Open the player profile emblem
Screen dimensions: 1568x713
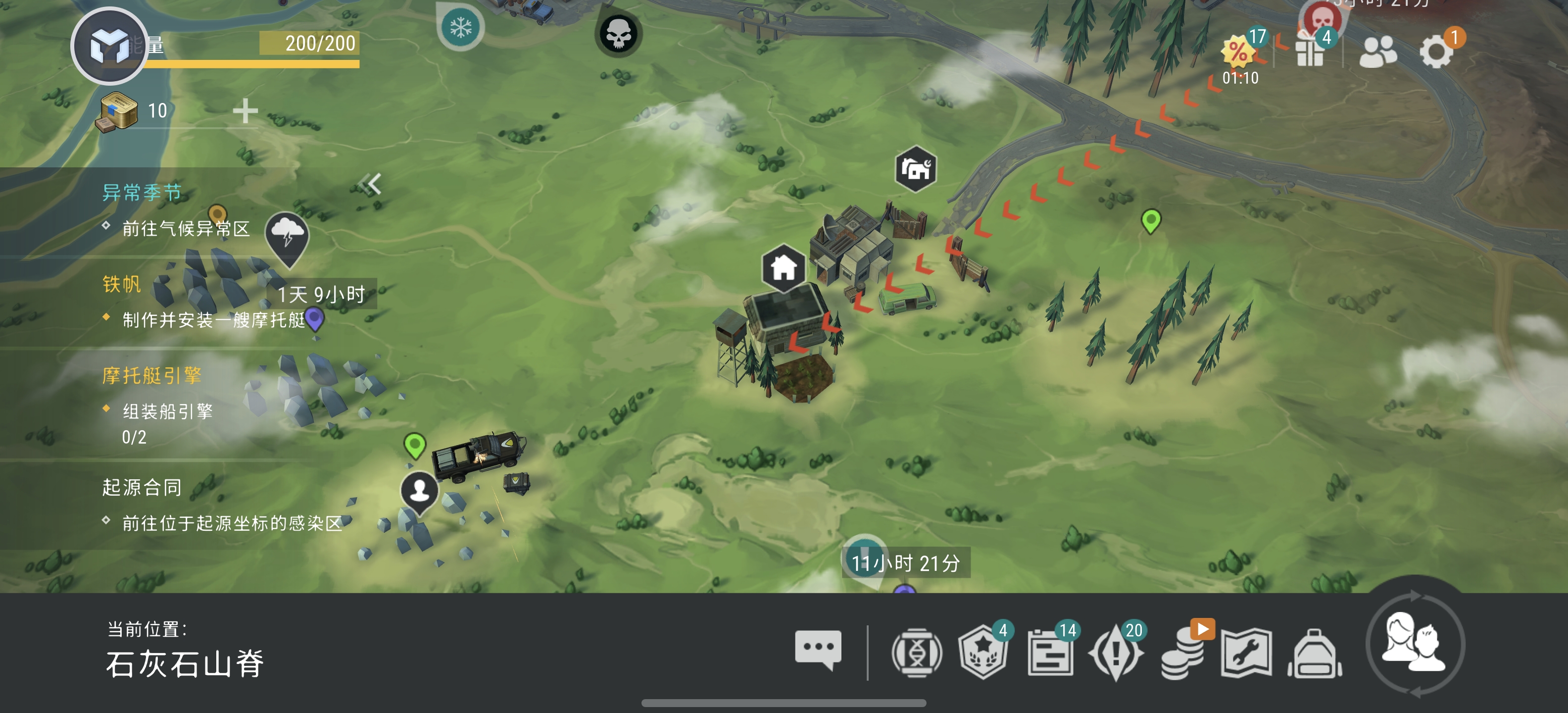(x=109, y=46)
